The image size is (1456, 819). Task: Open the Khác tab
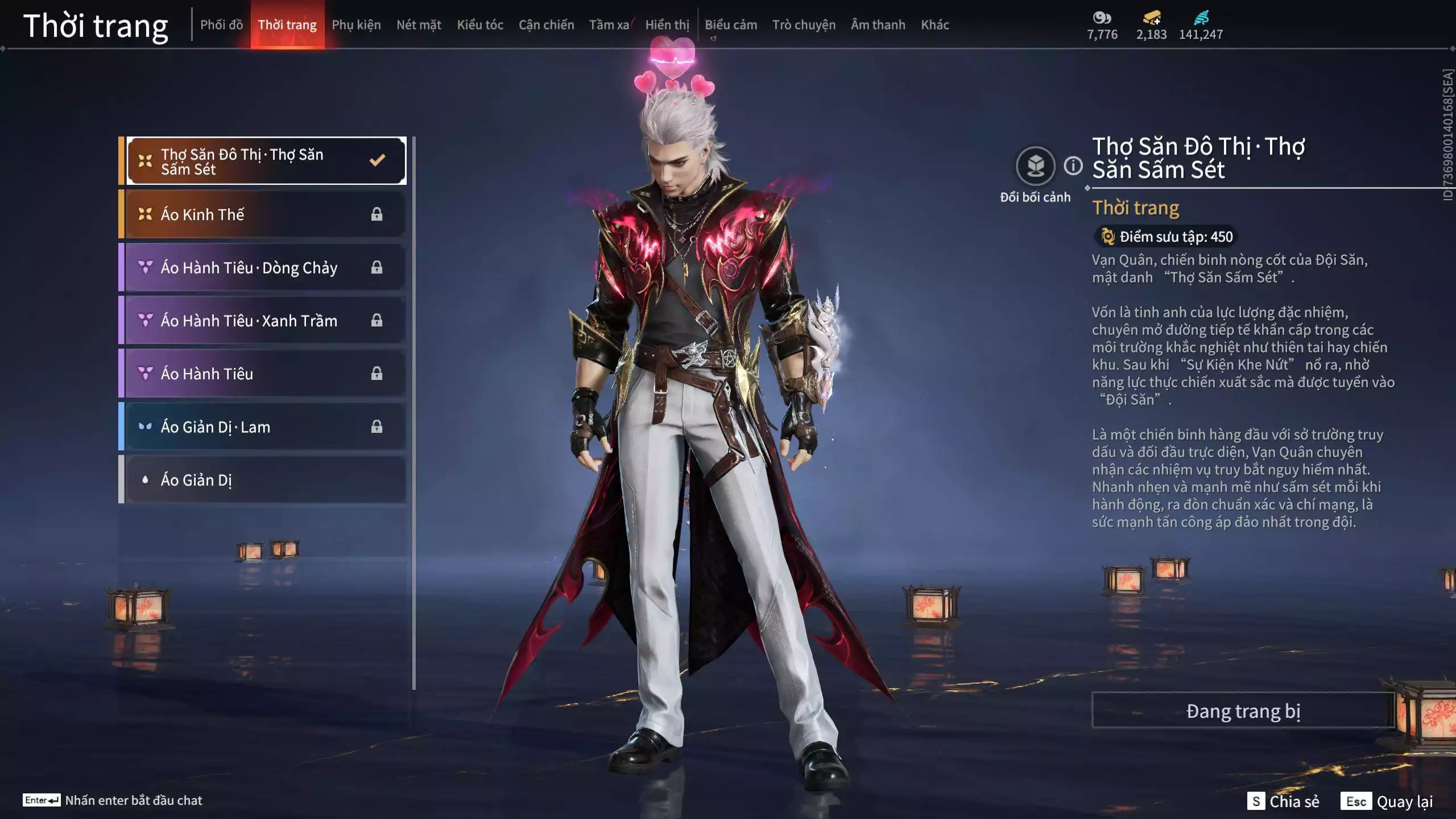tap(935, 25)
